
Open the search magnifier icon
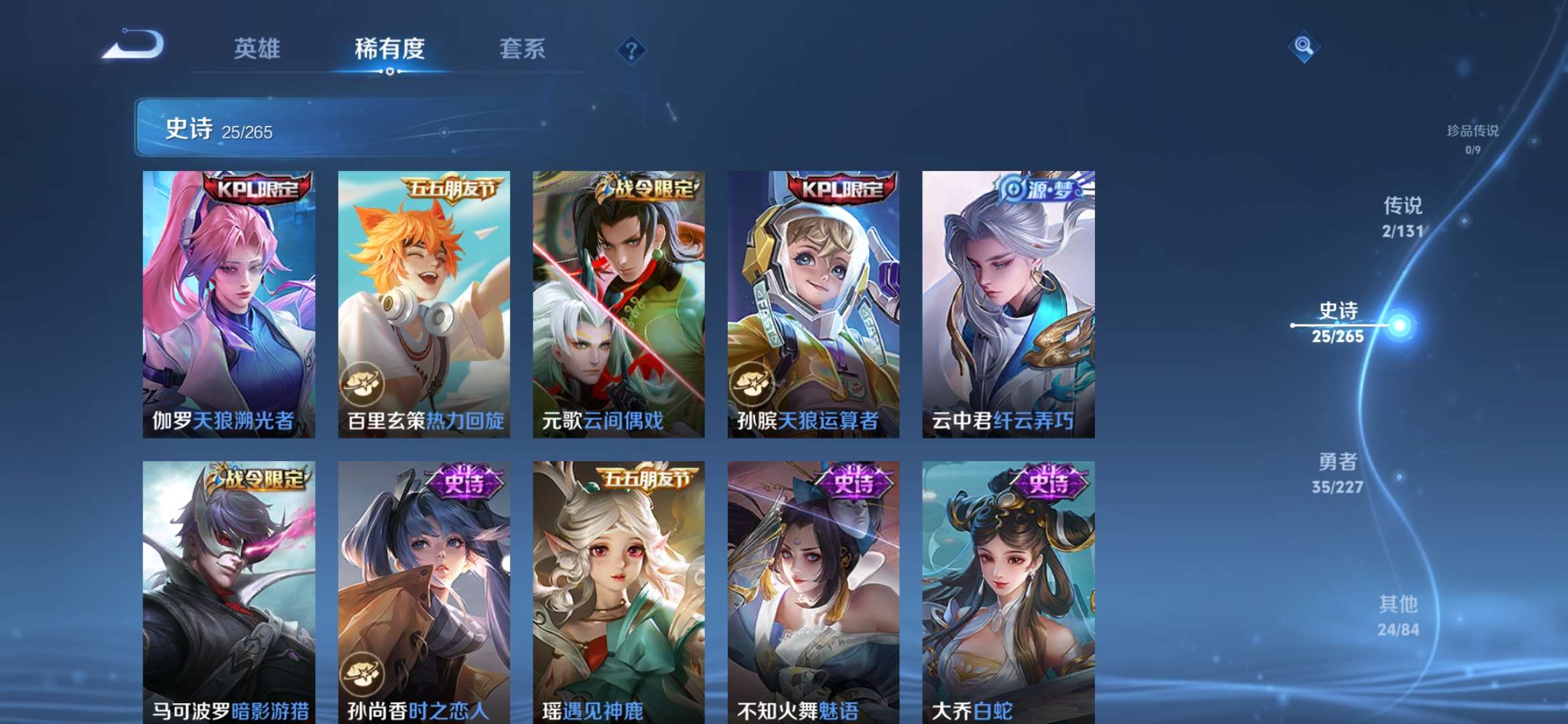pos(1303,48)
